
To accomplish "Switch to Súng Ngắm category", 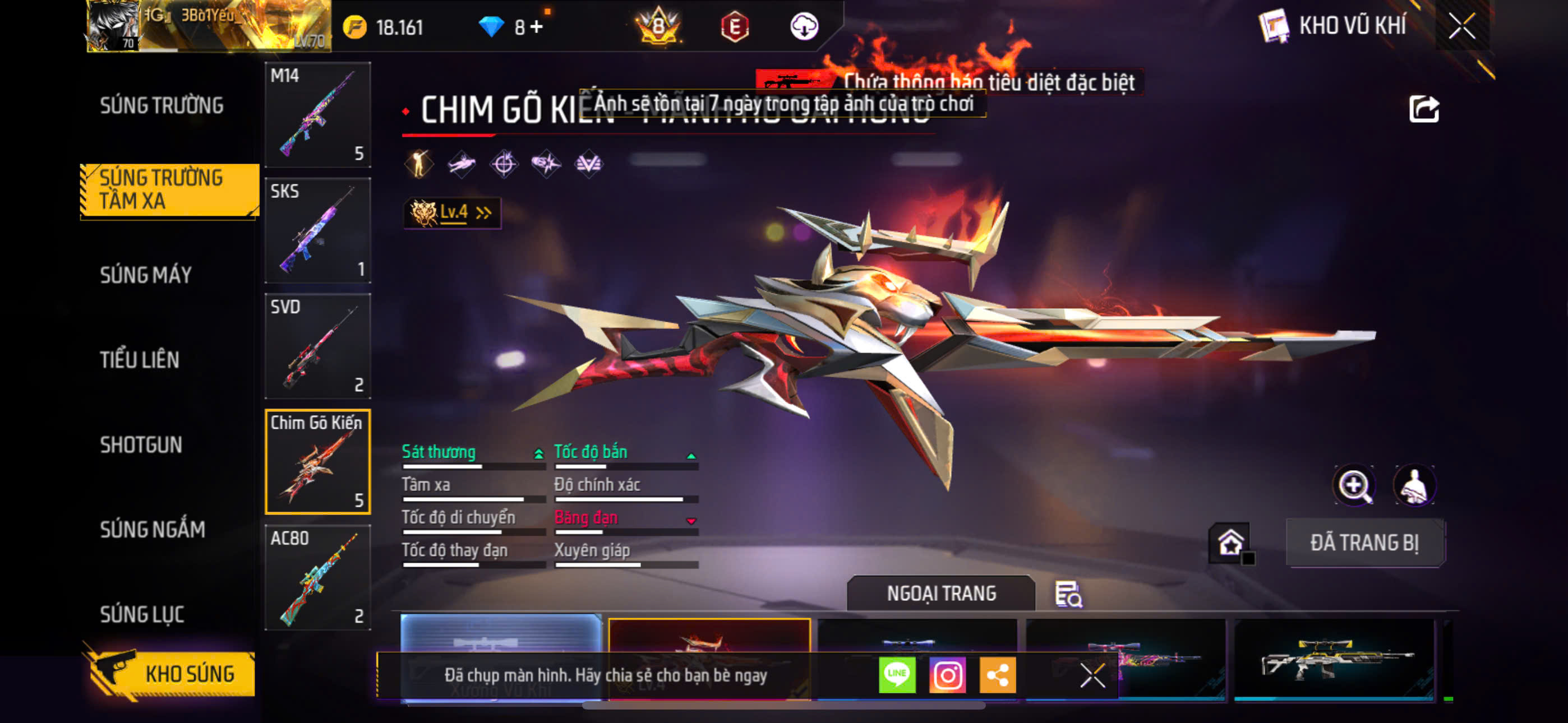I will [x=152, y=530].
